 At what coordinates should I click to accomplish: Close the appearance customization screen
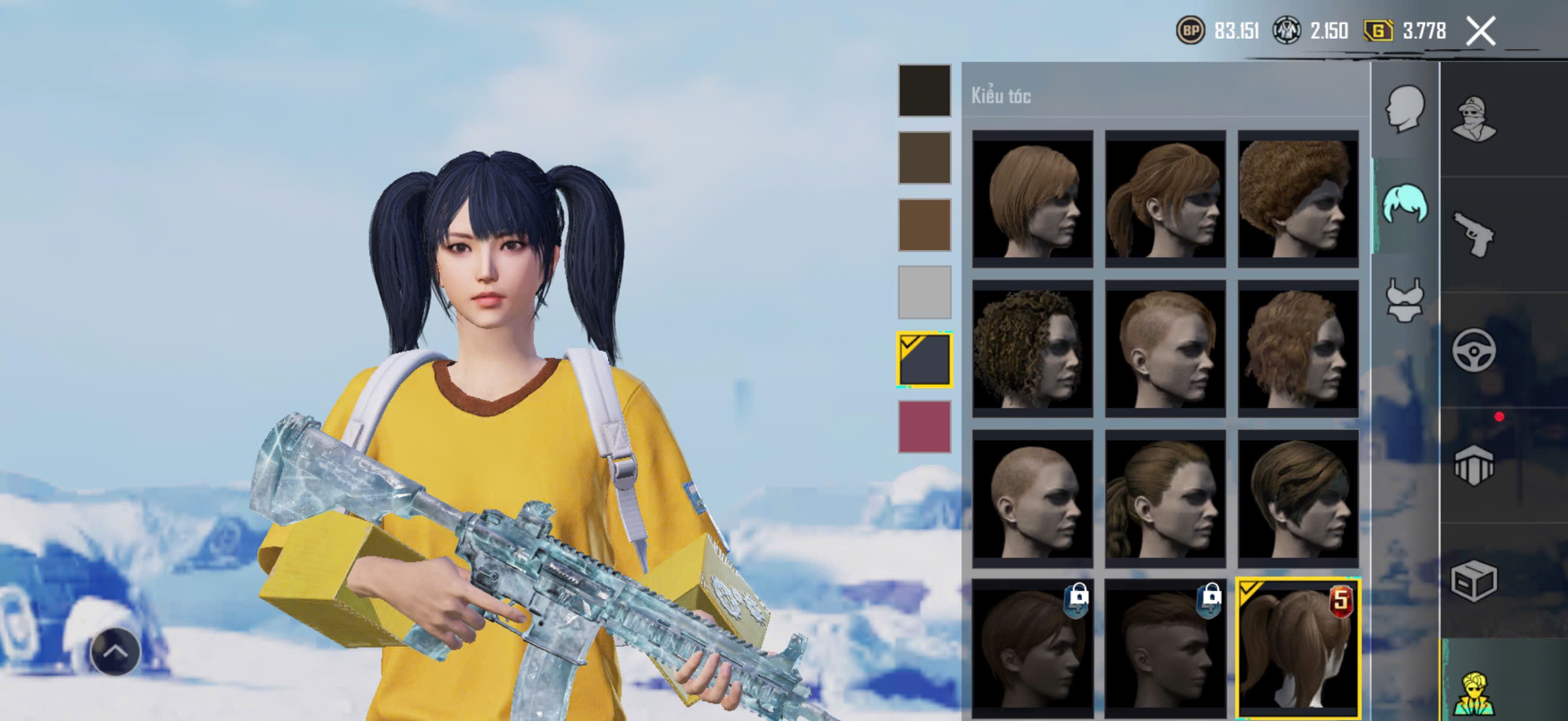point(1480,31)
